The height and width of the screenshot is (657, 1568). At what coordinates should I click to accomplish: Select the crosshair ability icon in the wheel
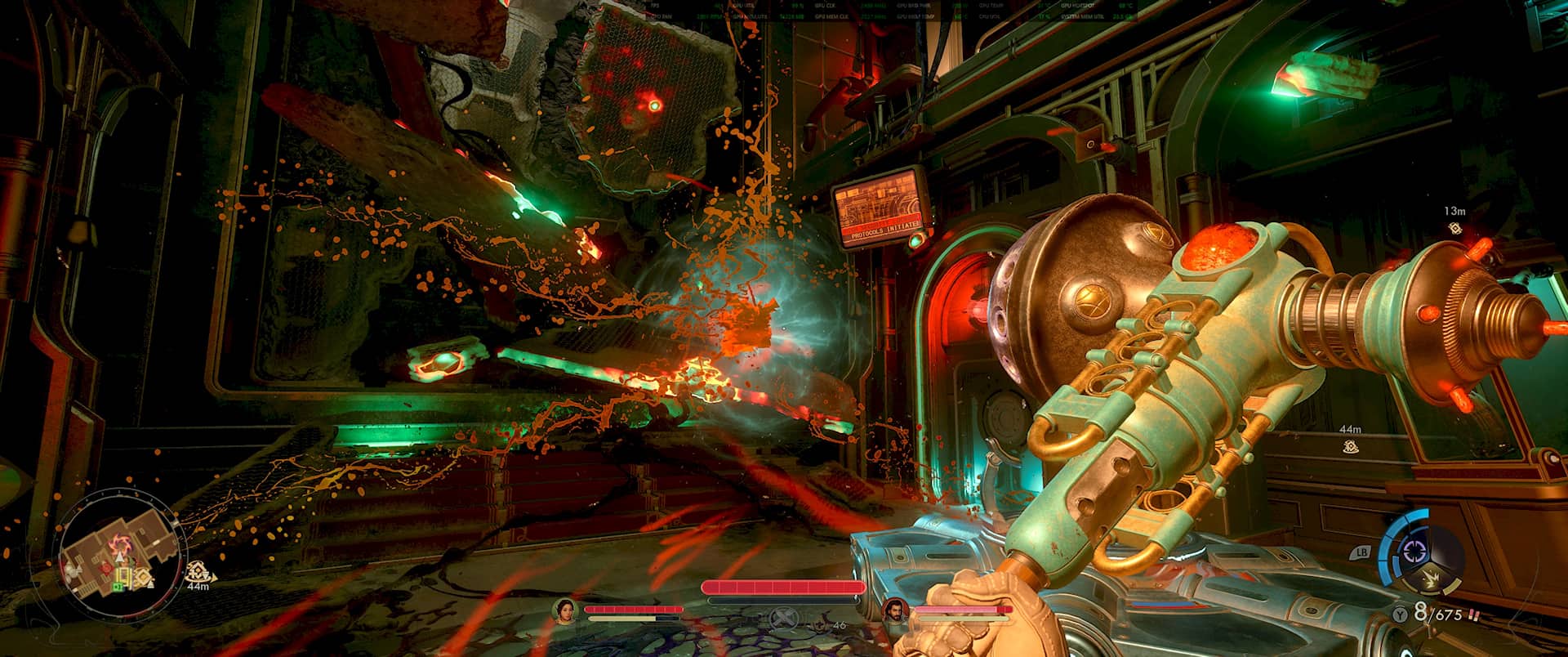(1414, 551)
